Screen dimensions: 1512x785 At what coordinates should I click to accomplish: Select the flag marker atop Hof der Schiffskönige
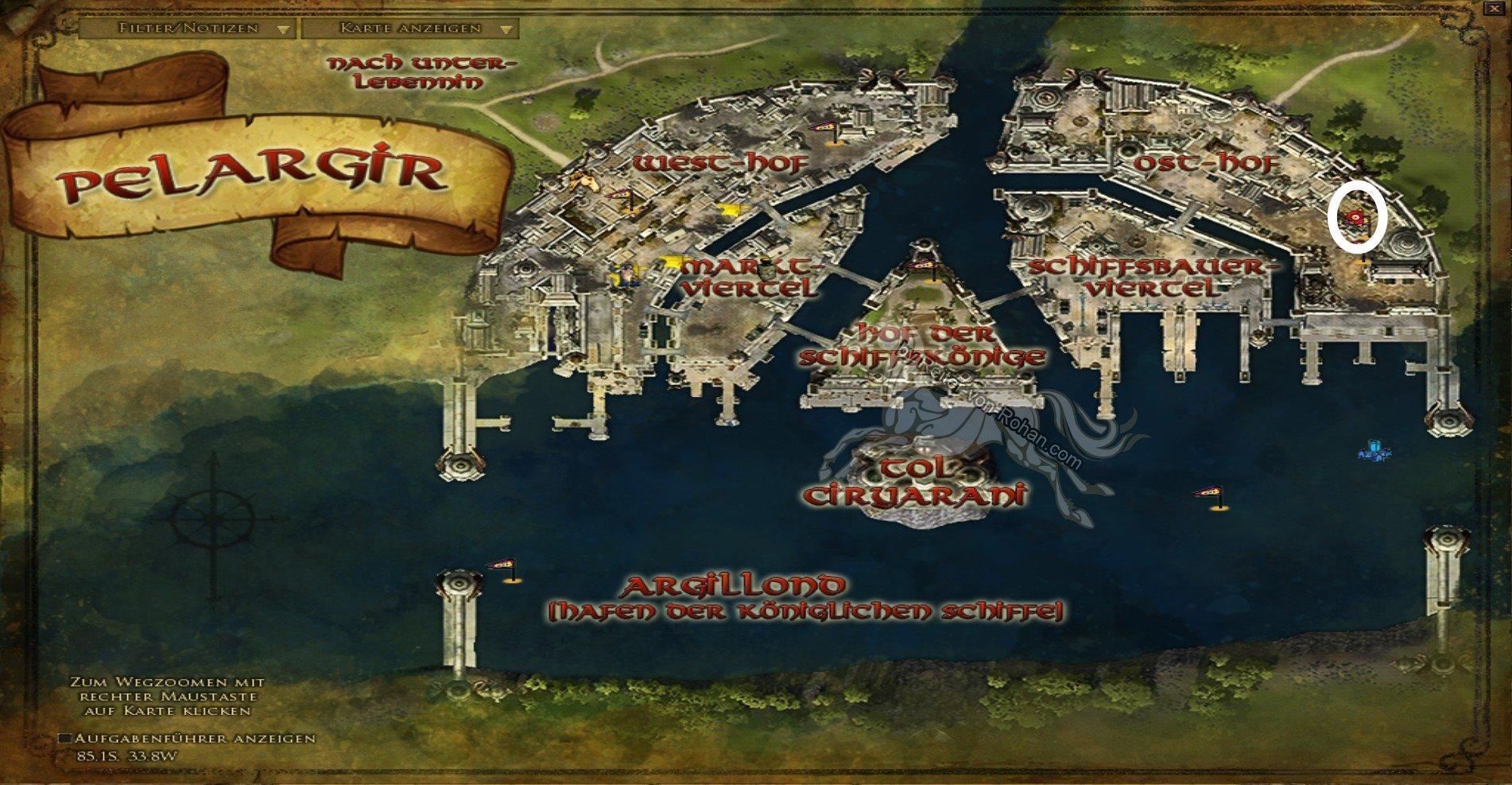[x=922, y=264]
